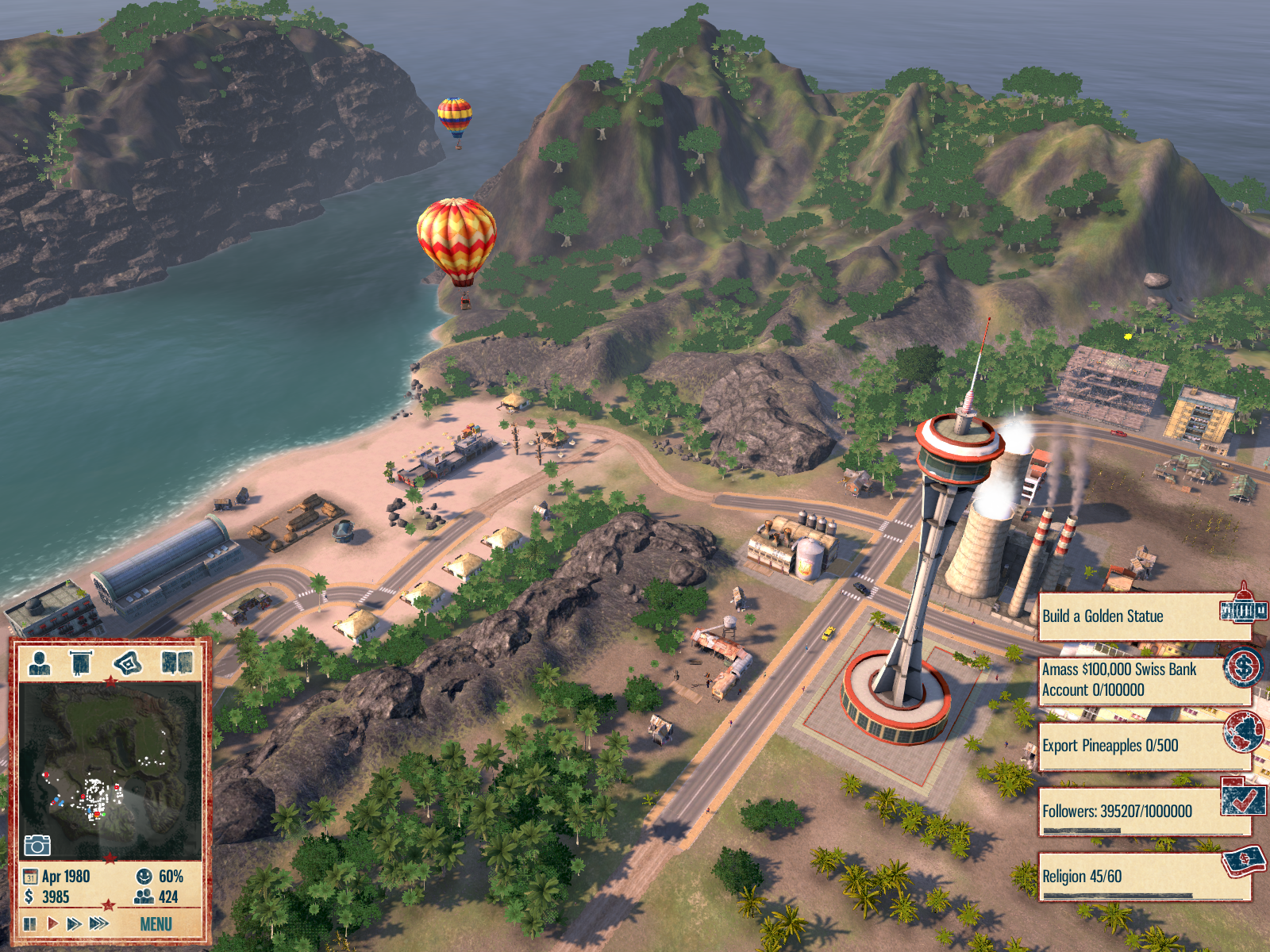Screen dimensions: 1270x952
Task: Open the island overlays icon
Action: 128,662
